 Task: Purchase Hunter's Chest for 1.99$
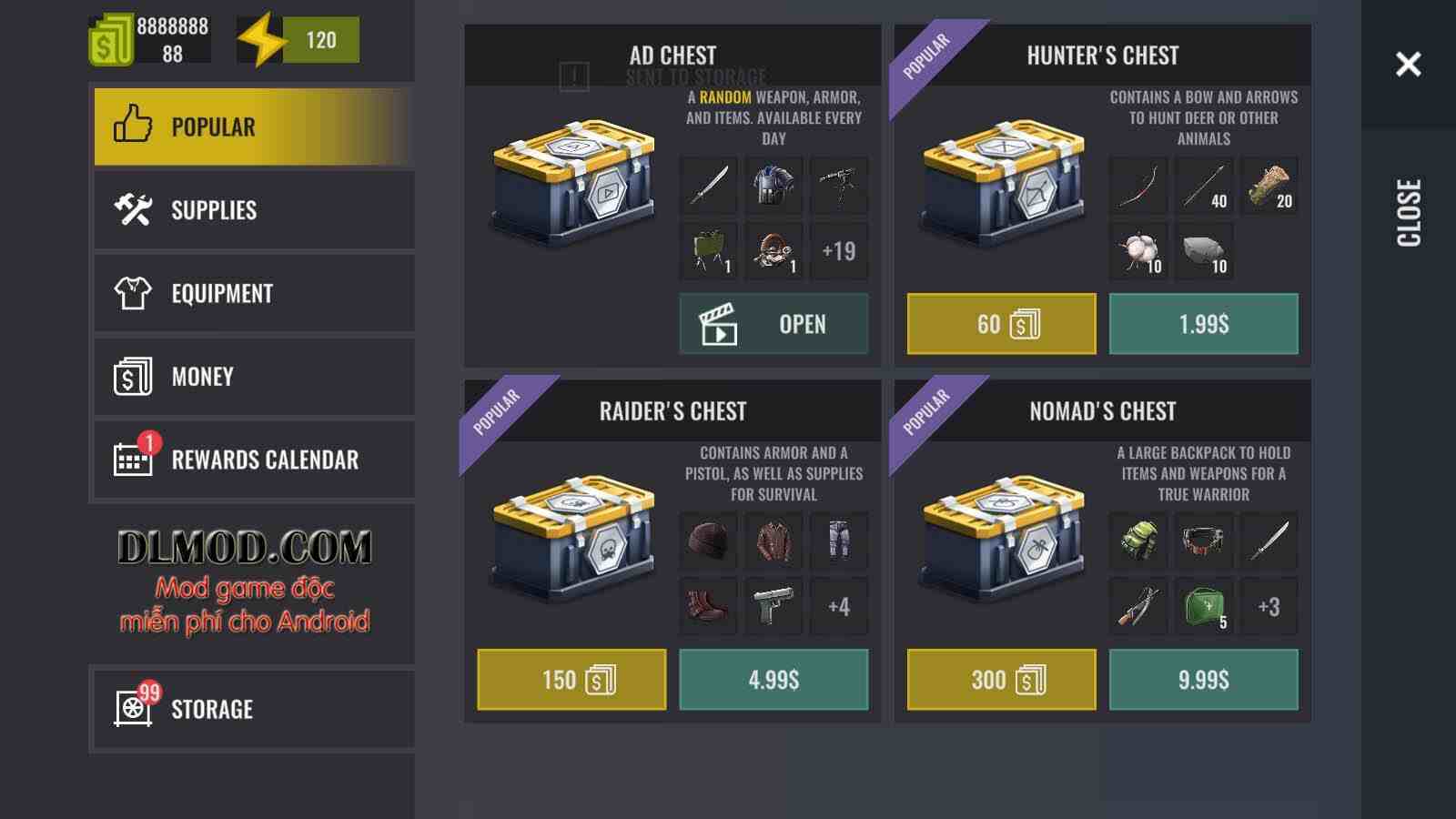(x=1203, y=324)
